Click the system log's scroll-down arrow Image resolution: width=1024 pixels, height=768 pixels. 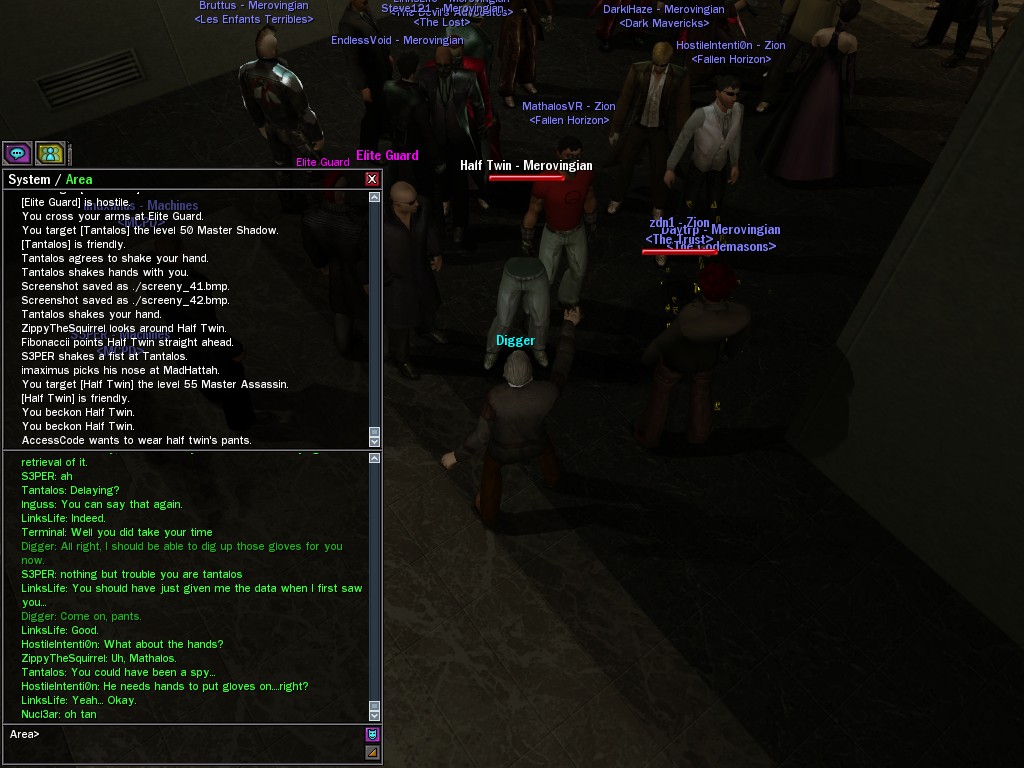coord(375,440)
